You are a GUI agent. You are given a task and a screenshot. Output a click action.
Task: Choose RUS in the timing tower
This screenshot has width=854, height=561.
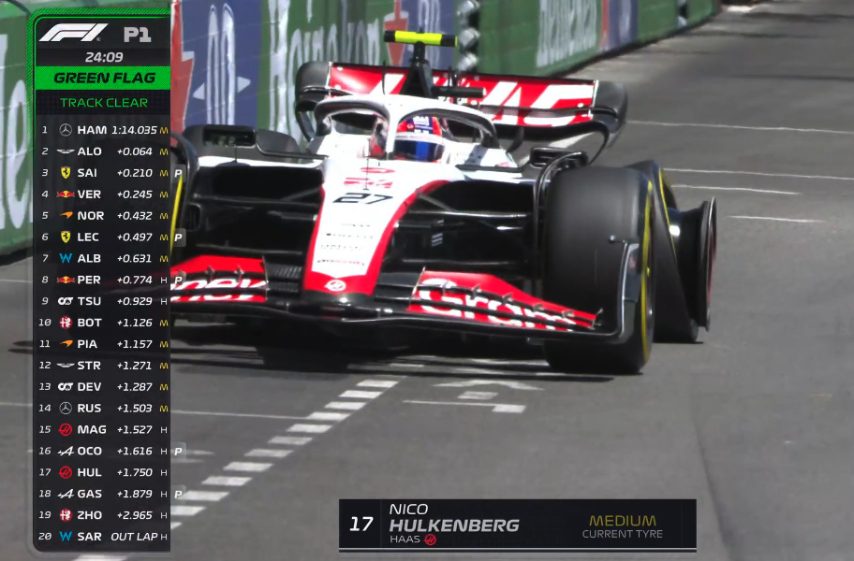pyautogui.click(x=102, y=408)
